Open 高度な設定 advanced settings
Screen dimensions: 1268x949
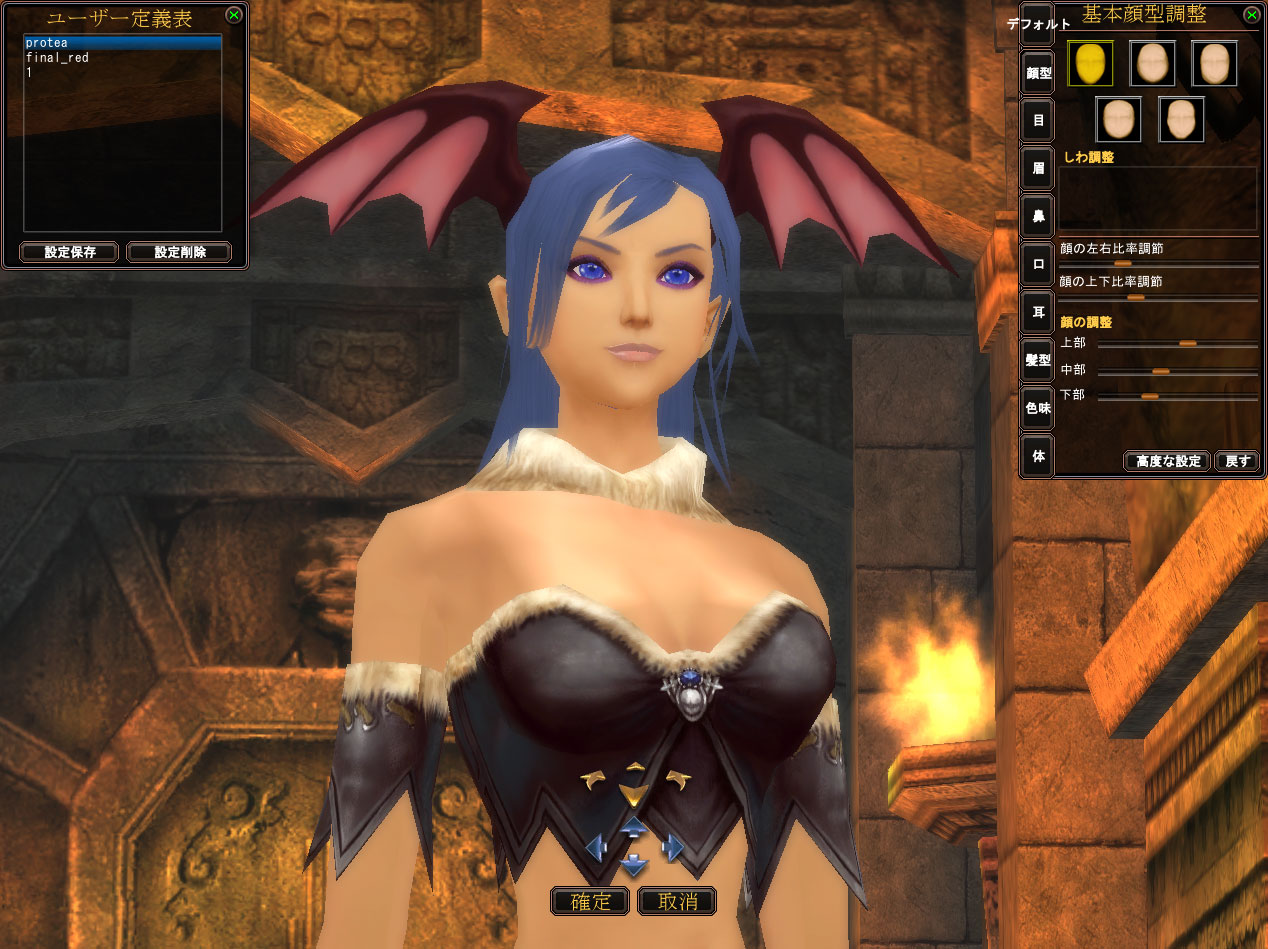[1167, 461]
